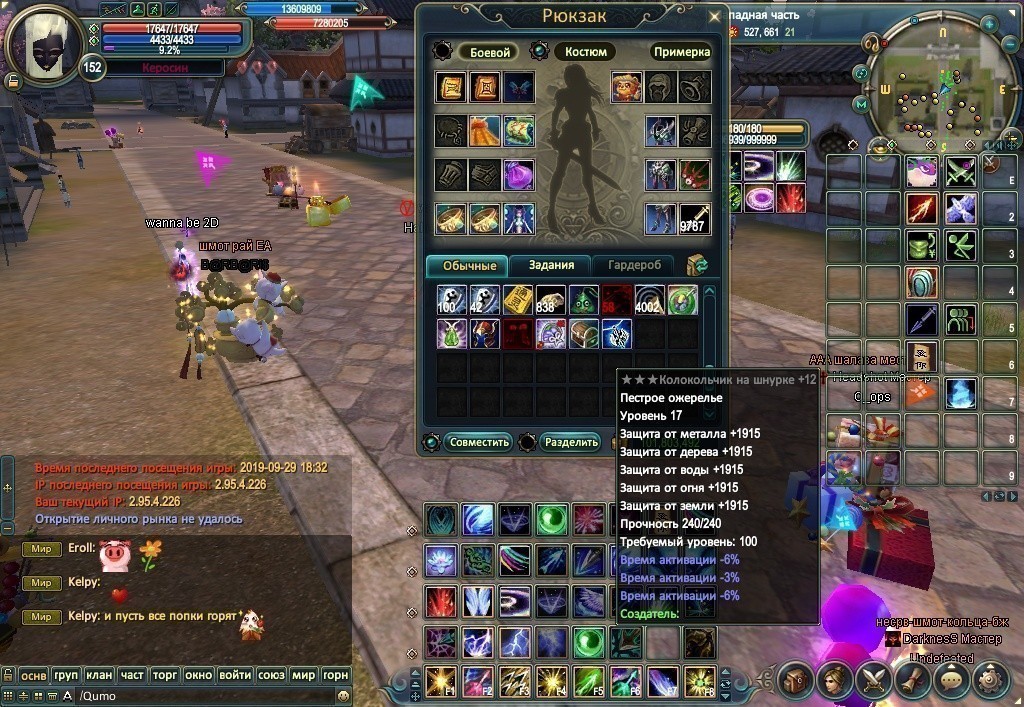Screen dimensions: 1024x707
Task: Activate the F1 hotbar skill
Action: tap(439, 681)
